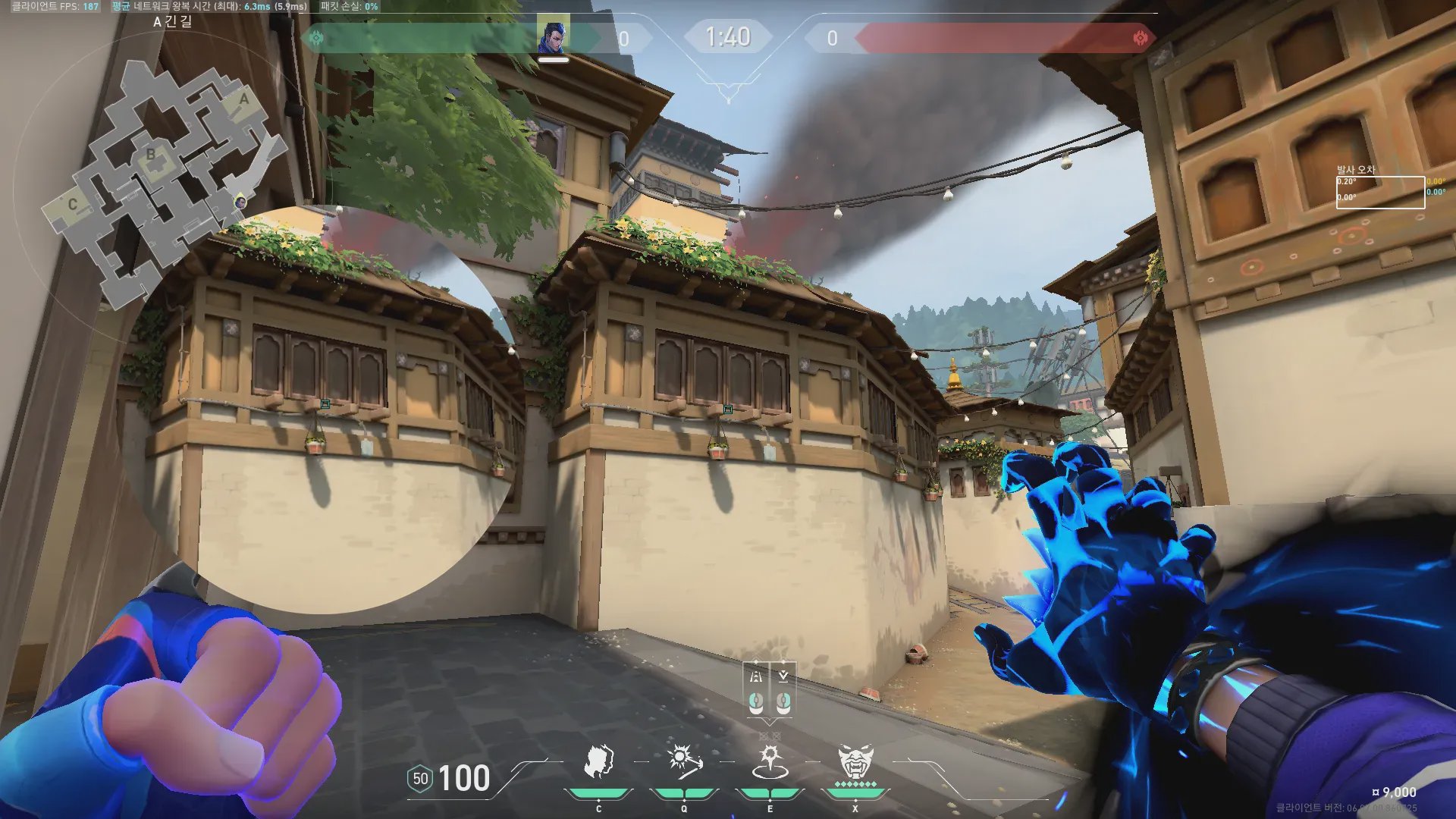The image size is (1456, 819).
Task: Select the Blindside flash ability icon
Action: click(683, 761)
